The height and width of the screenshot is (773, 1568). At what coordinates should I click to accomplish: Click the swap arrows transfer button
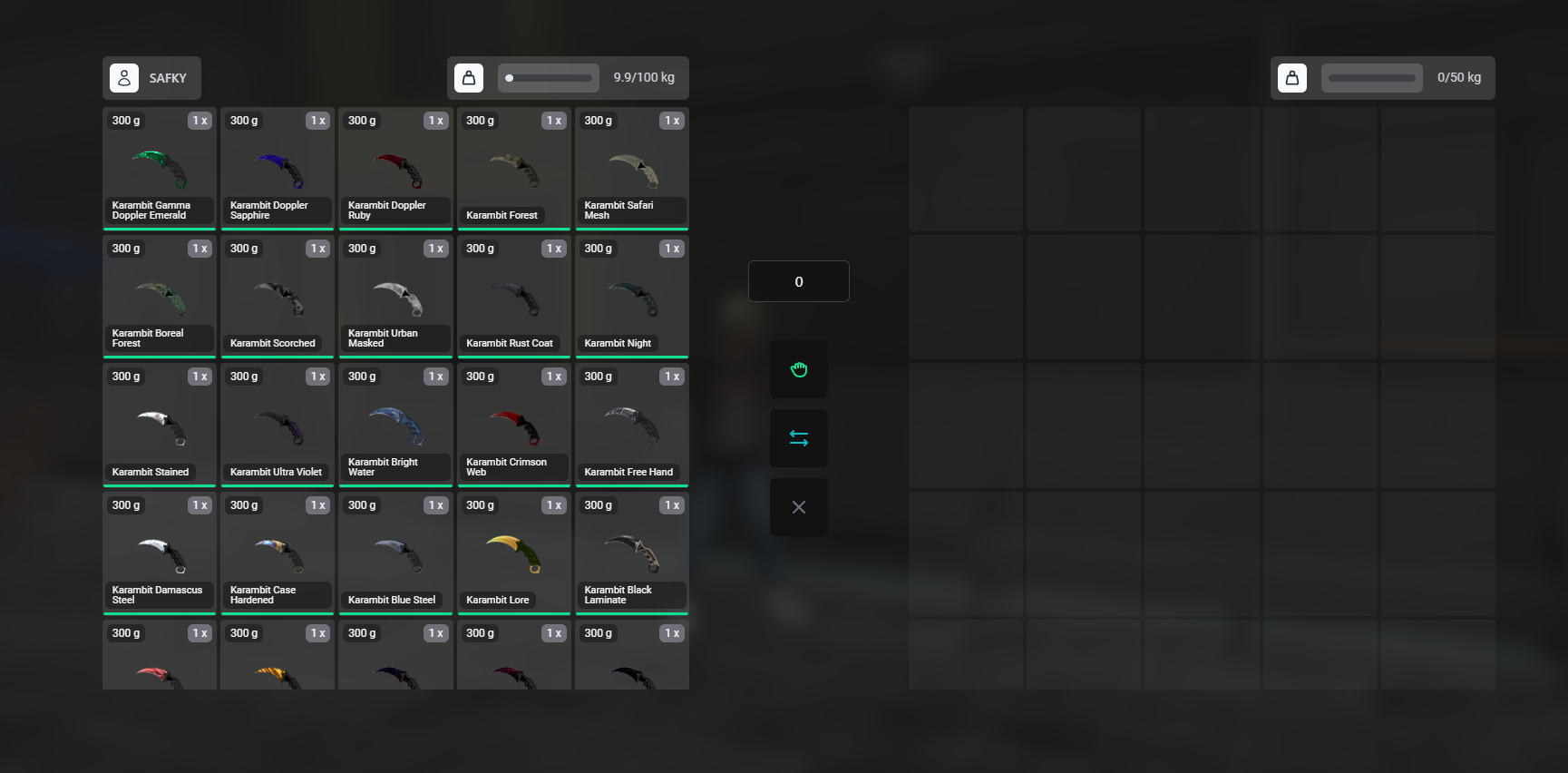[x=798, y=438]
